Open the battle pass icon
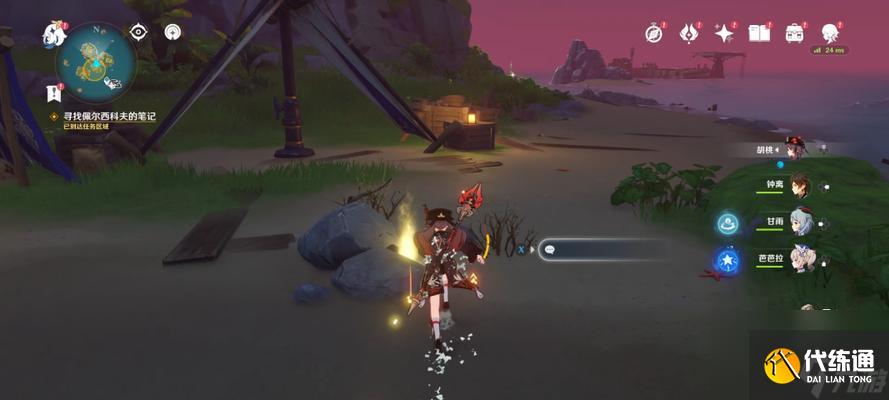 [689, 33]
